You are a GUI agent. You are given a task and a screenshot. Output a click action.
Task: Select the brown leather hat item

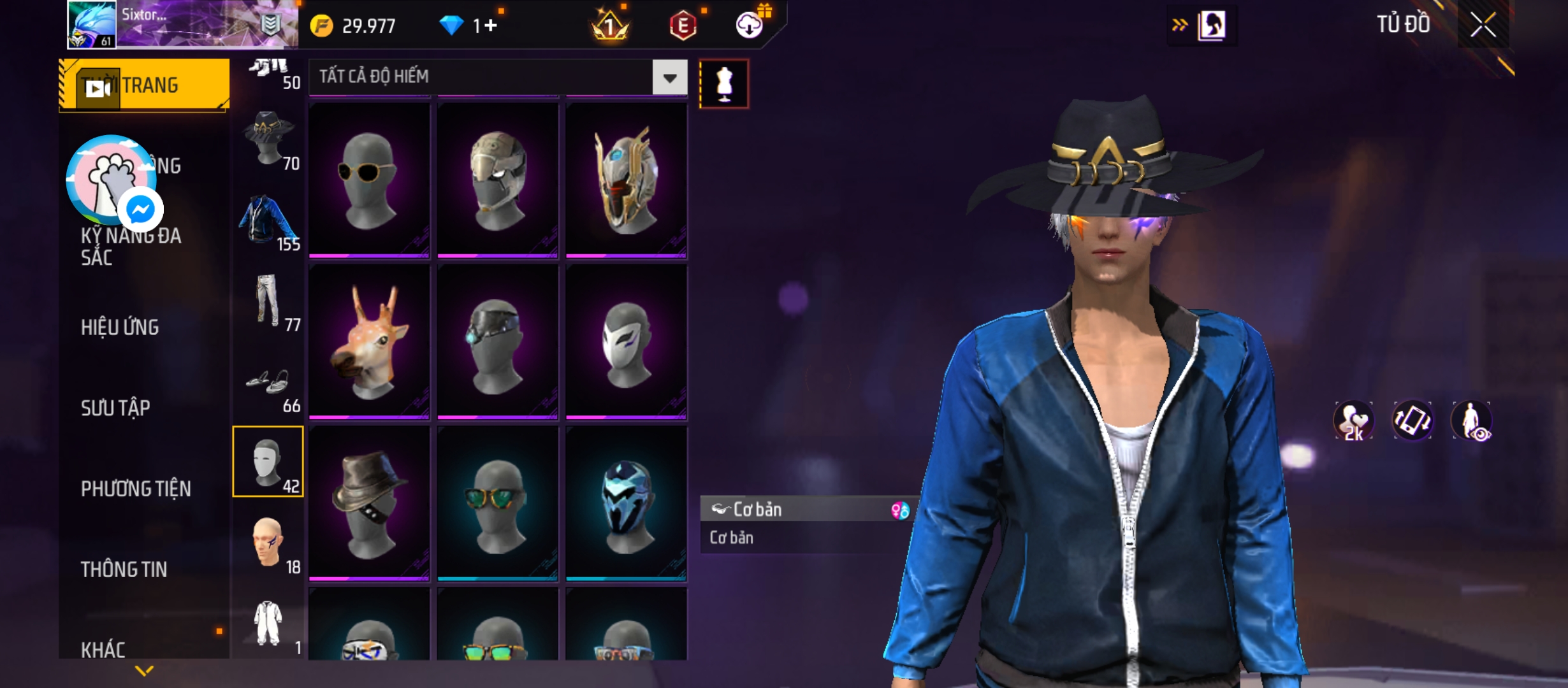(369, 503)
